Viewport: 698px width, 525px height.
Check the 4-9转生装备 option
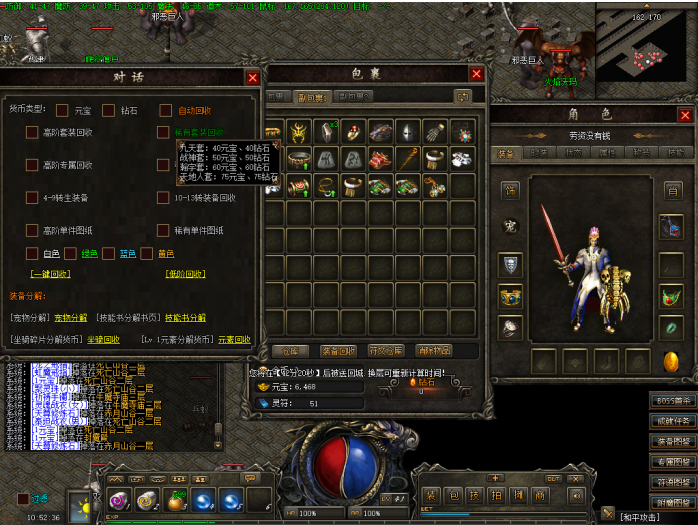(x=32, y=198)
